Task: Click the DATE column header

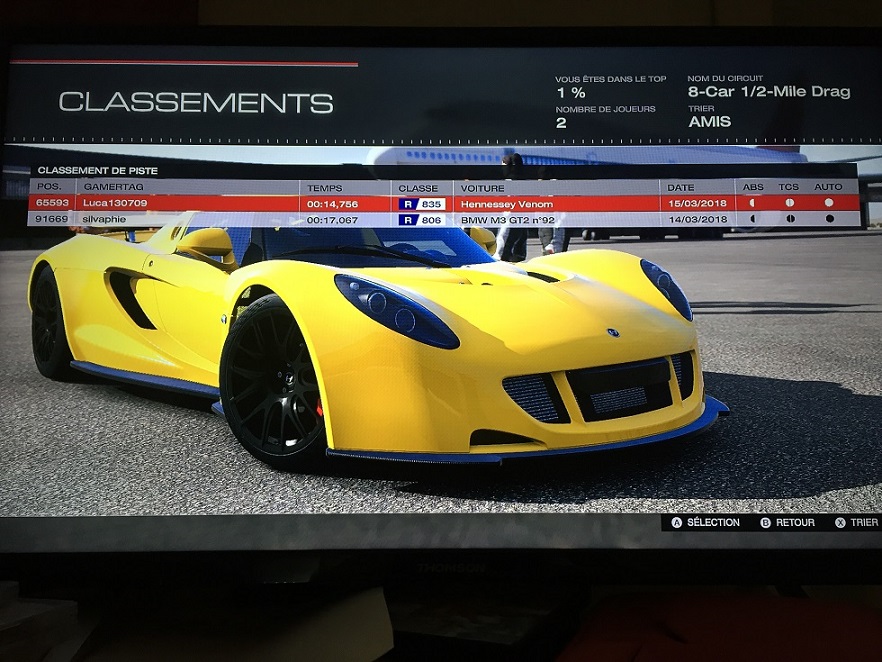Action: (x=680, y=188)
